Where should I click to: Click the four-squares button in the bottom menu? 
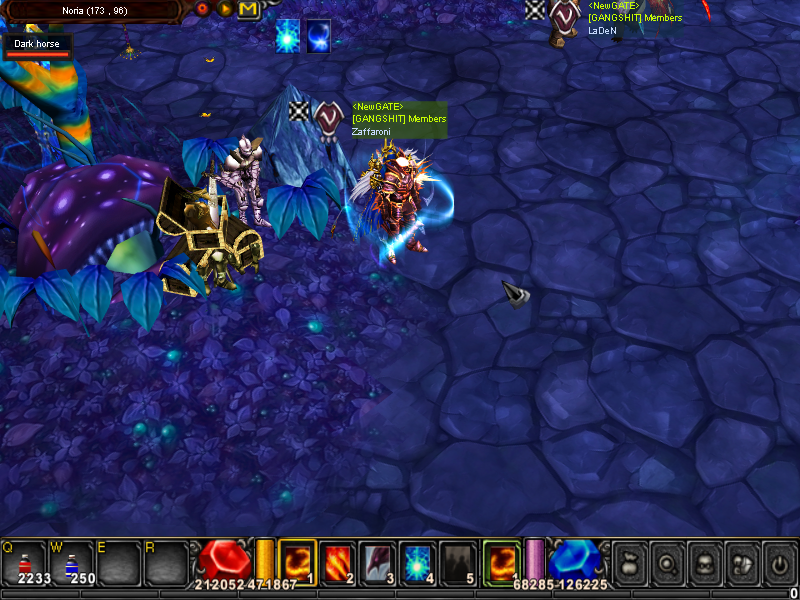[x=741, y=563]
